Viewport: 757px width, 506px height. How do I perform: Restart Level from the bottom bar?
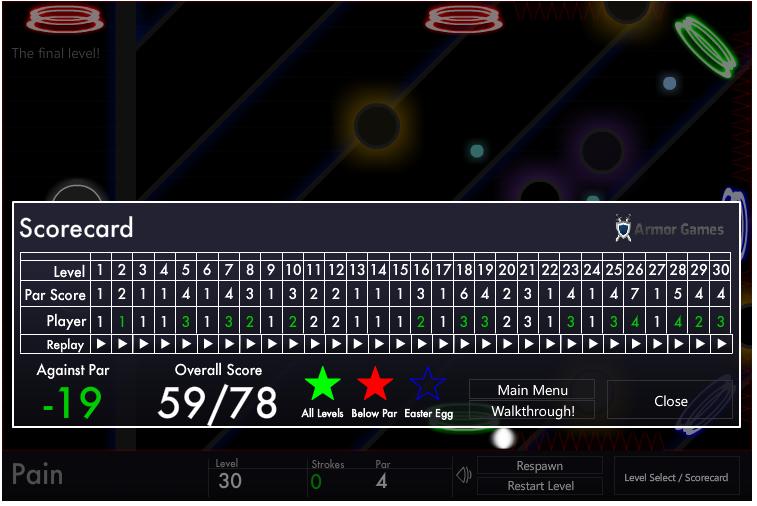[540, 486]
